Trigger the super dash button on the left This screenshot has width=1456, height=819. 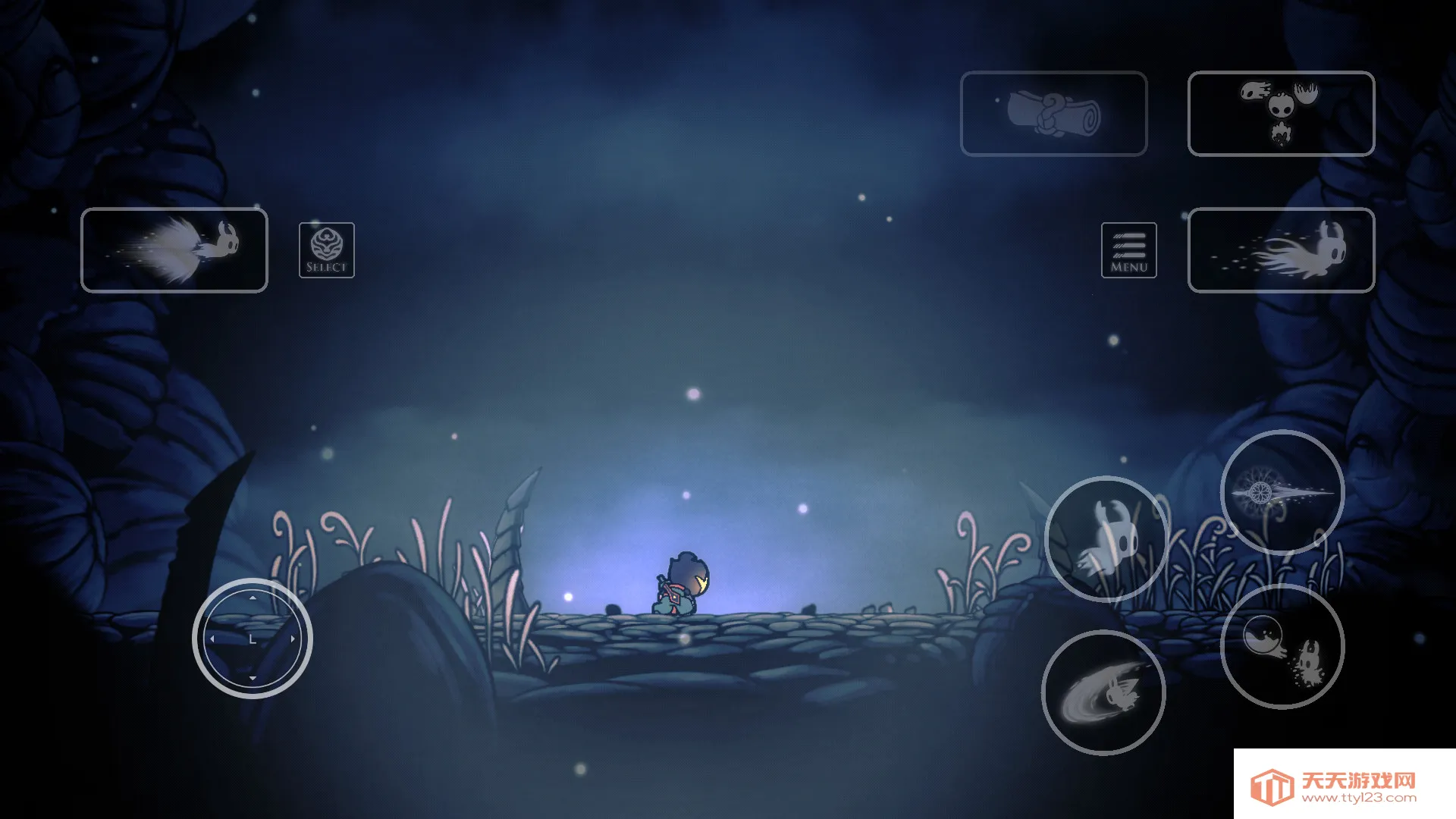coord(174,250)
